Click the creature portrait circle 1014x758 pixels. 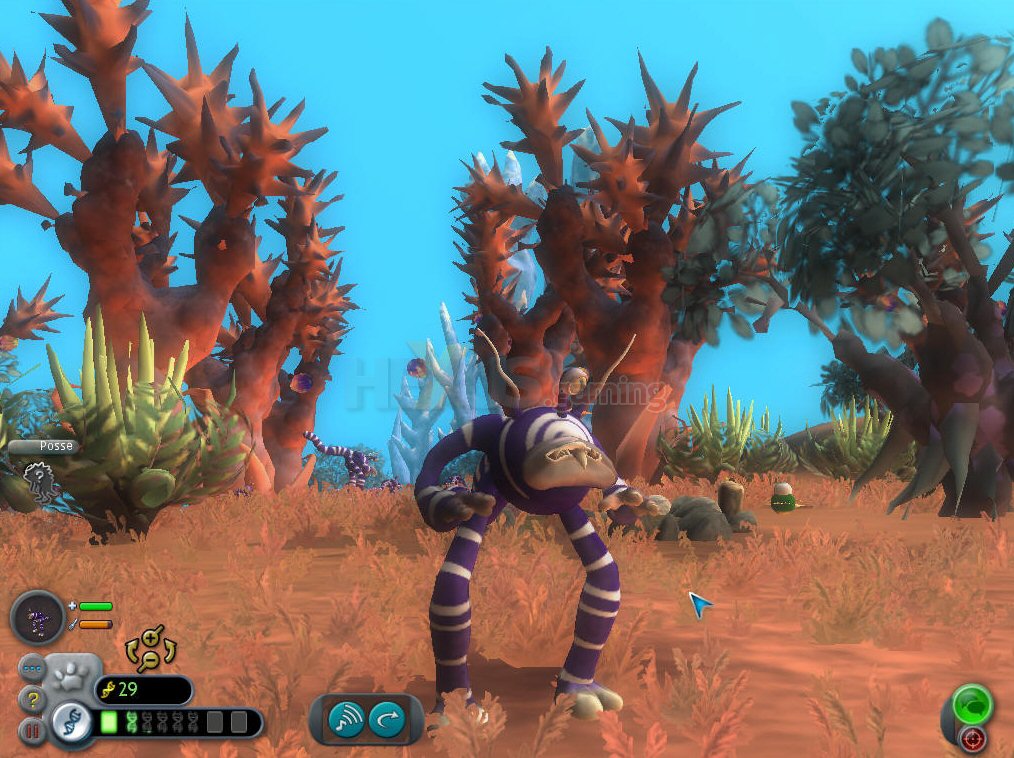[x=38, y=617]
